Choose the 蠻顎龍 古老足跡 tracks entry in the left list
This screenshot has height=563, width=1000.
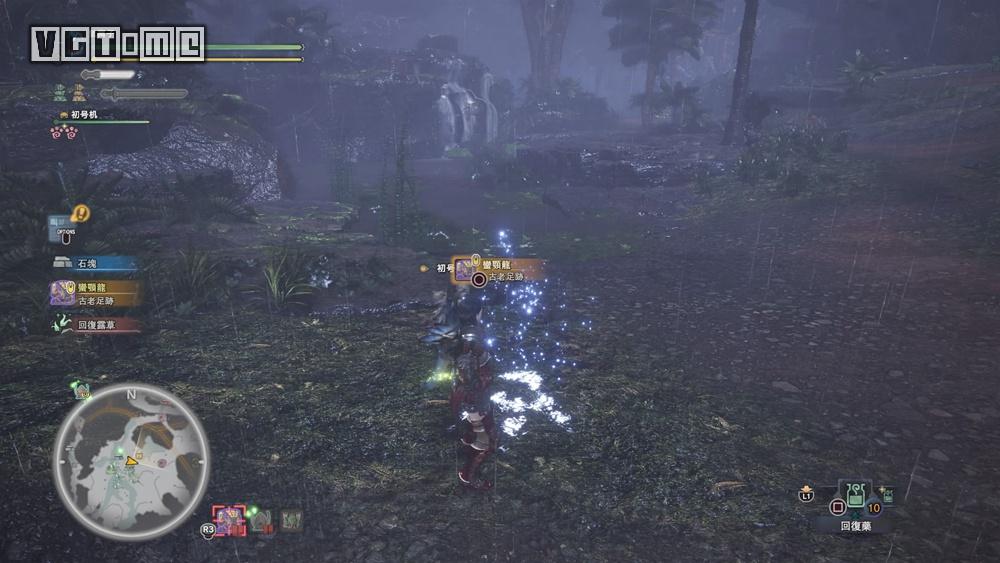pos(94,293)
